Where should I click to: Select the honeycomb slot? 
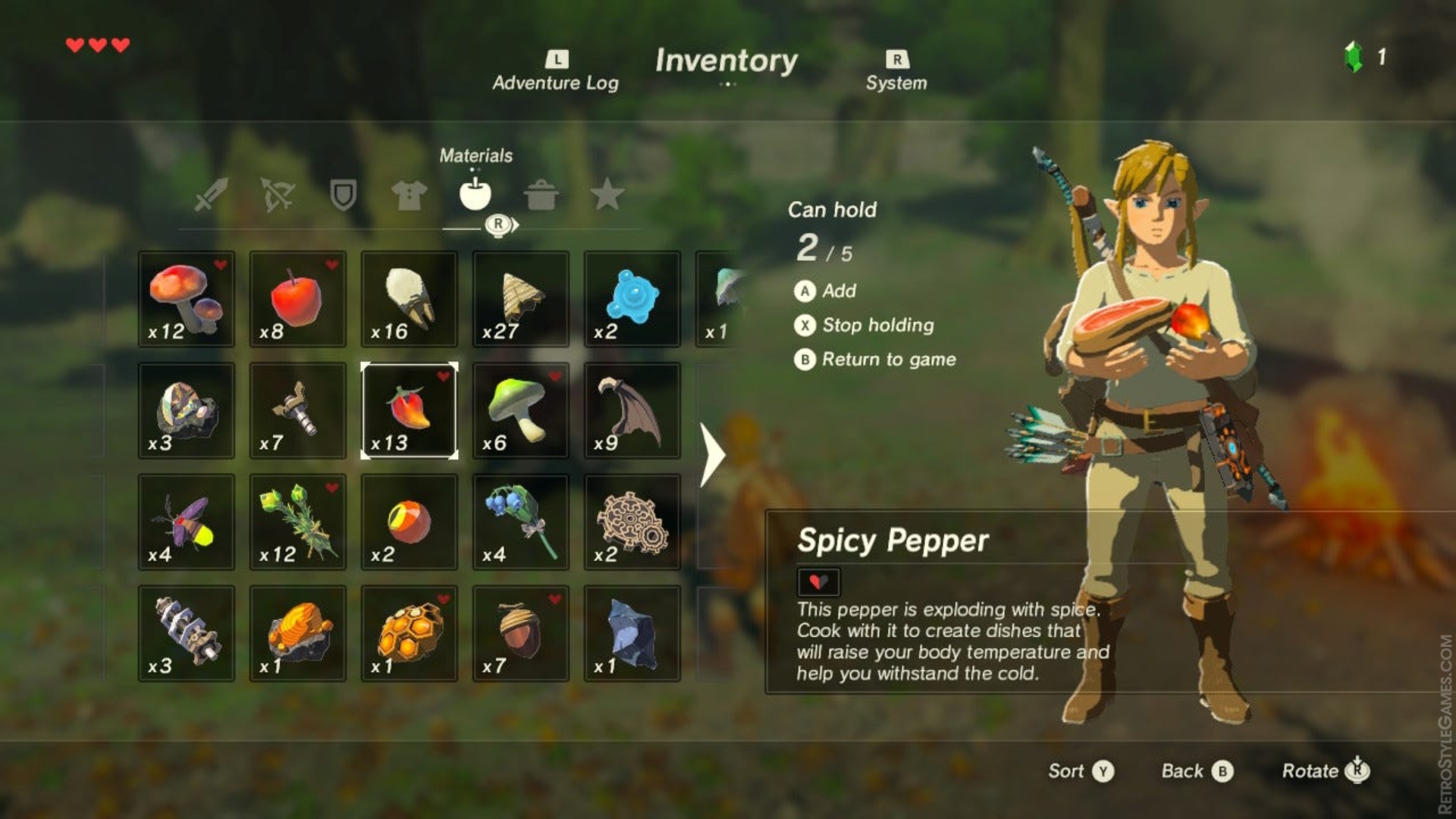tap(409, 634)
